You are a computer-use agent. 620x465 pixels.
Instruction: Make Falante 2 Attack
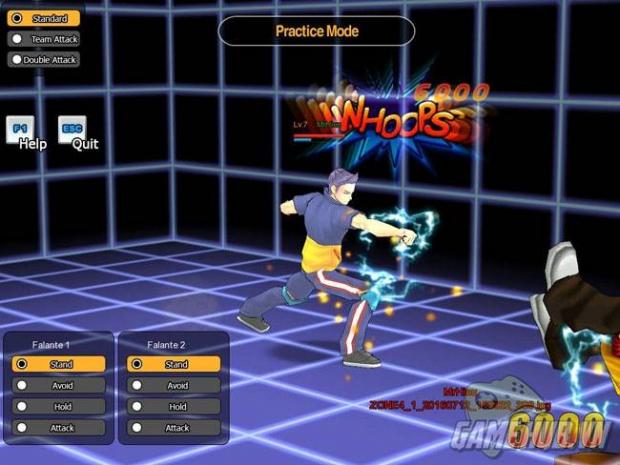coord(174,428)
